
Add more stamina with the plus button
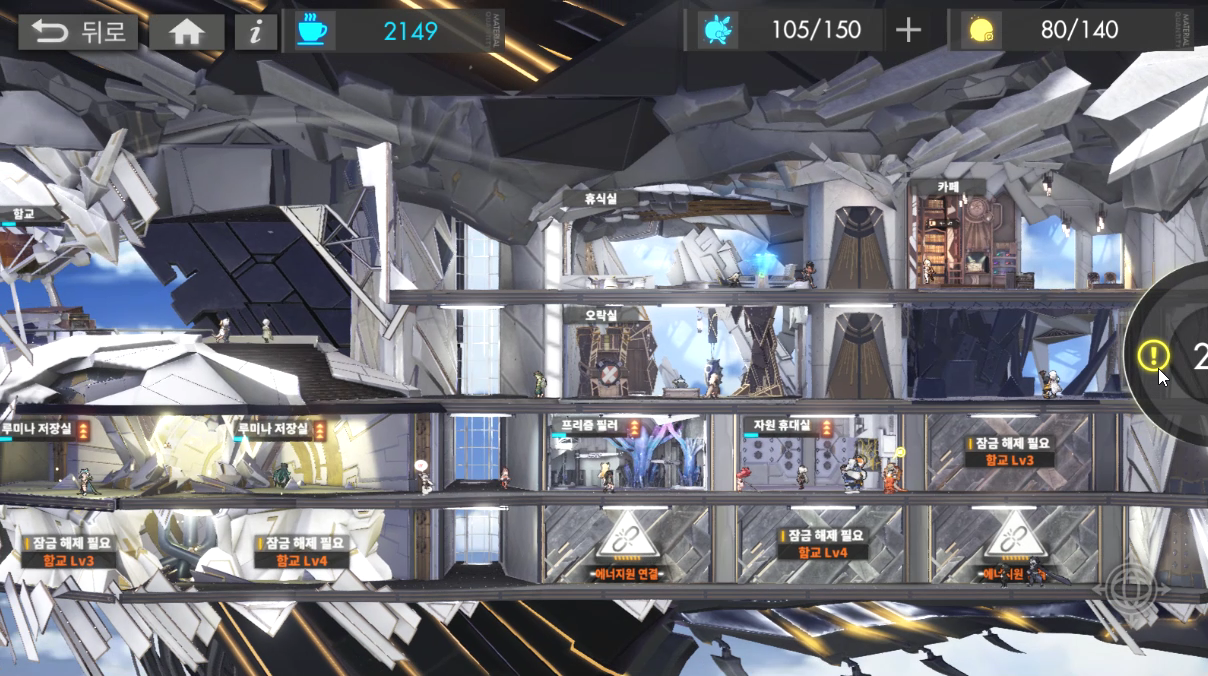coord(908,31)
